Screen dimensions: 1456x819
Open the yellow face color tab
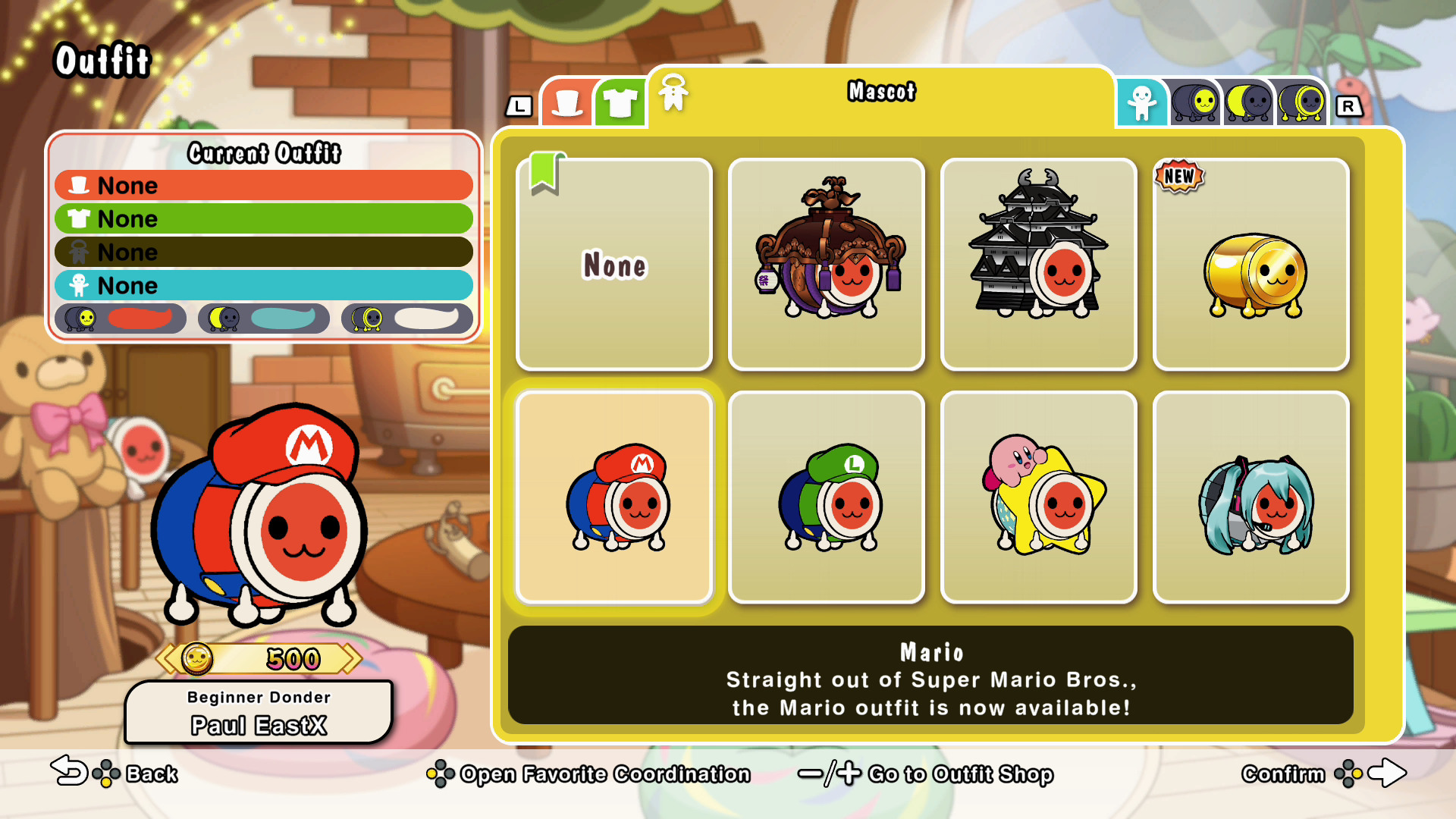point(1194,103)
